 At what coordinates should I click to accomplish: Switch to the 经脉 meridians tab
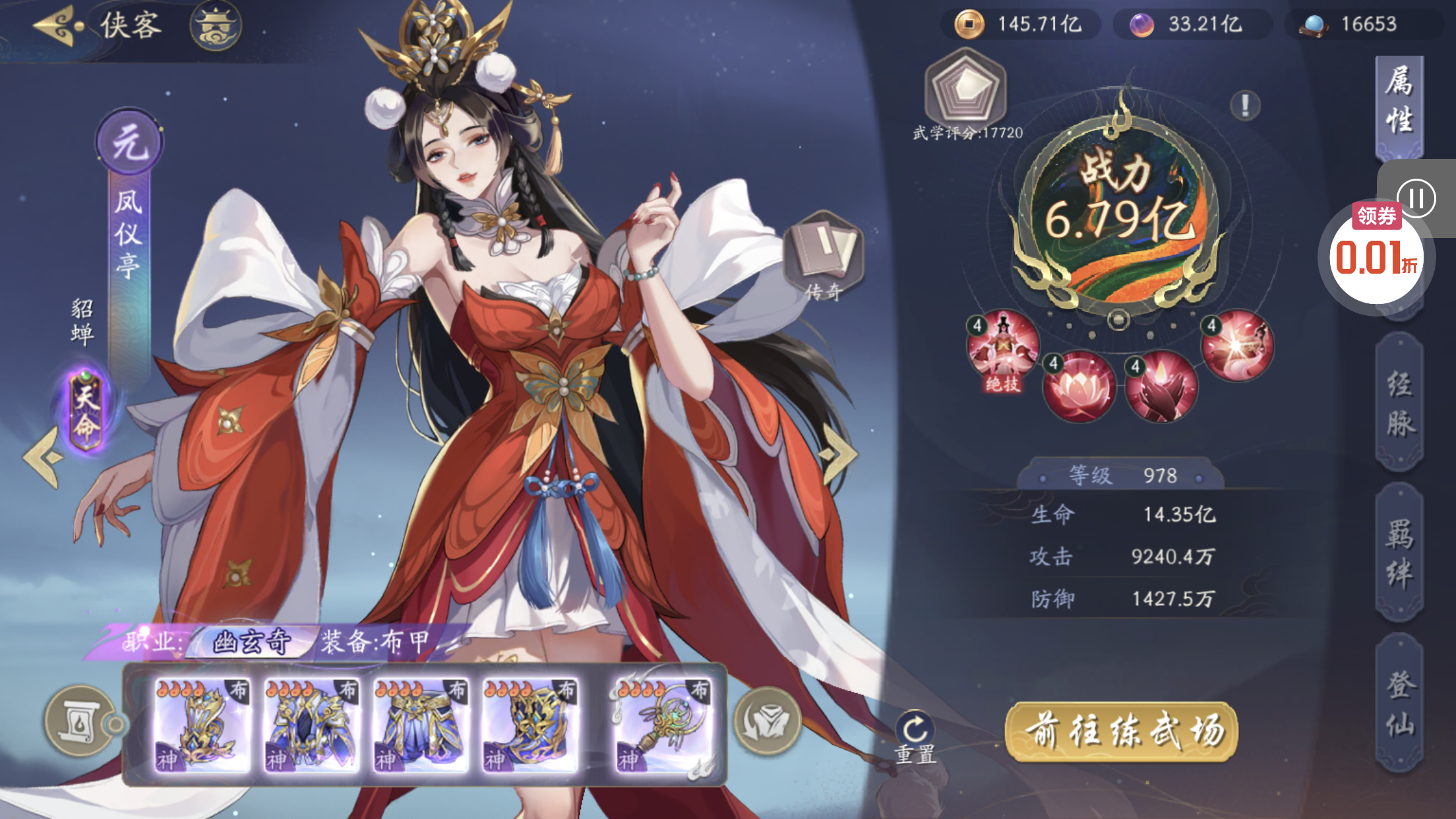point(1399,404)
